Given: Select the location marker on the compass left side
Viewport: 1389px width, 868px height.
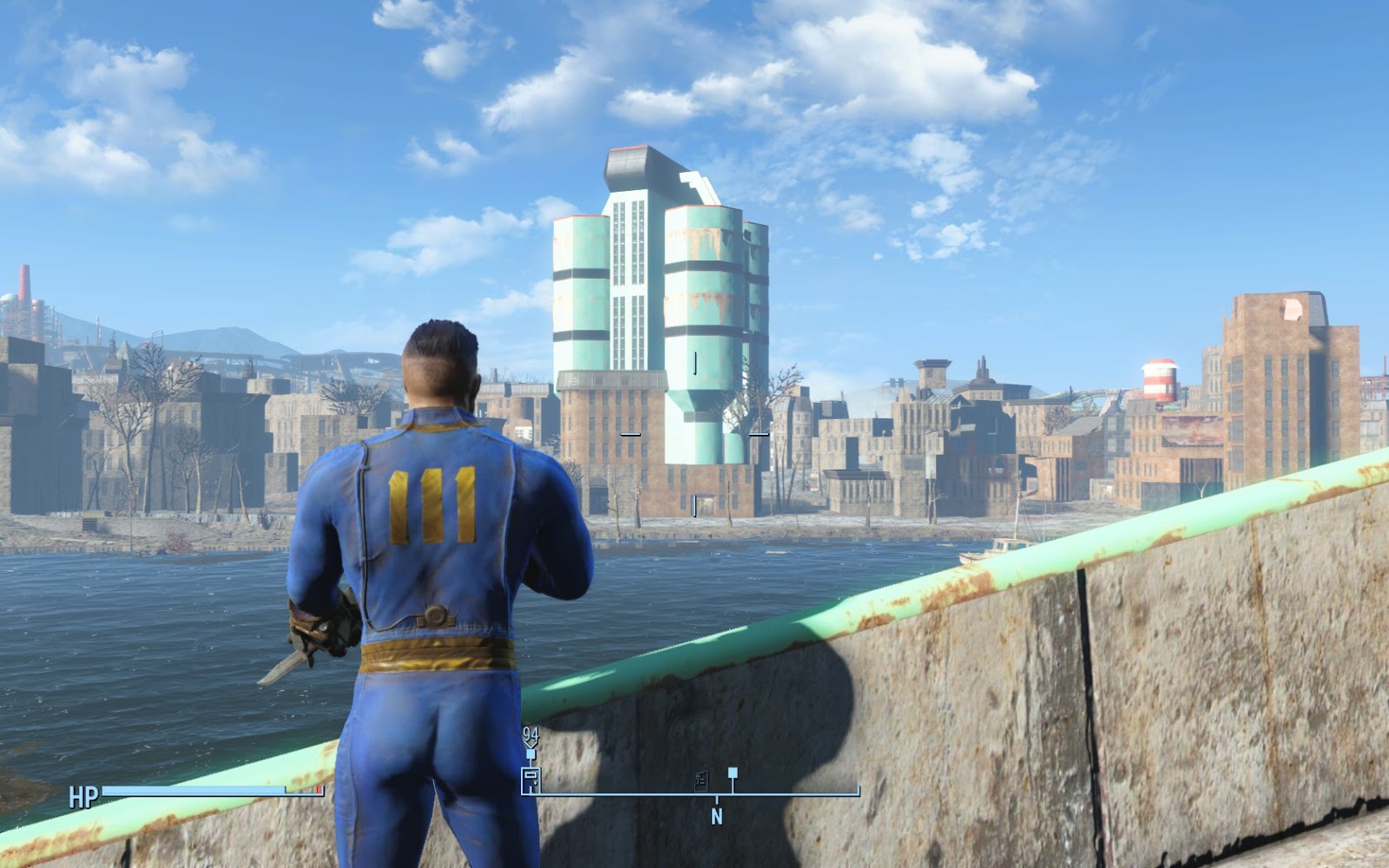Looking at the screenshot, I should point(530,779).
